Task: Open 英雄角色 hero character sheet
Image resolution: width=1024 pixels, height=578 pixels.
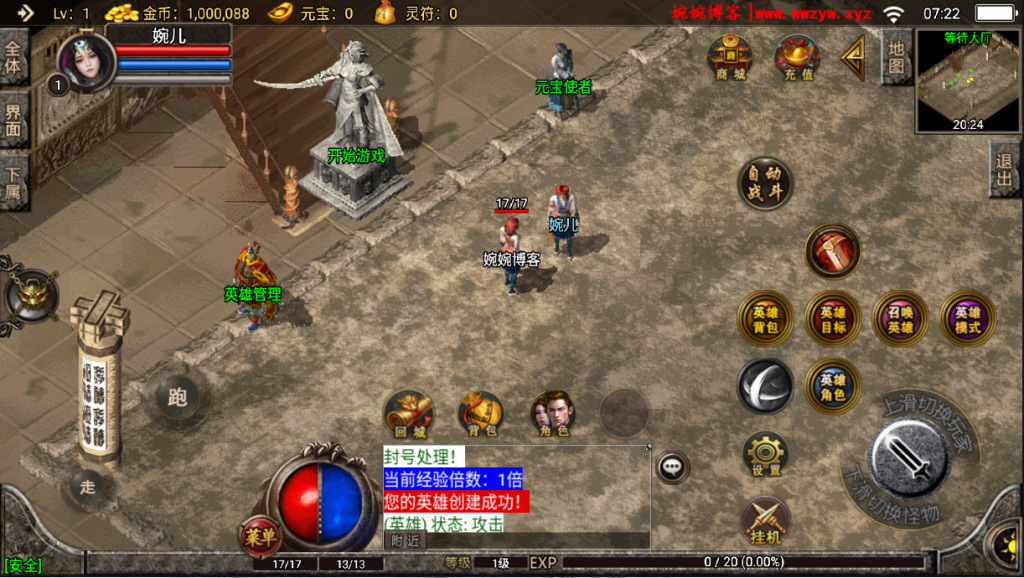Action: [833, 386]
